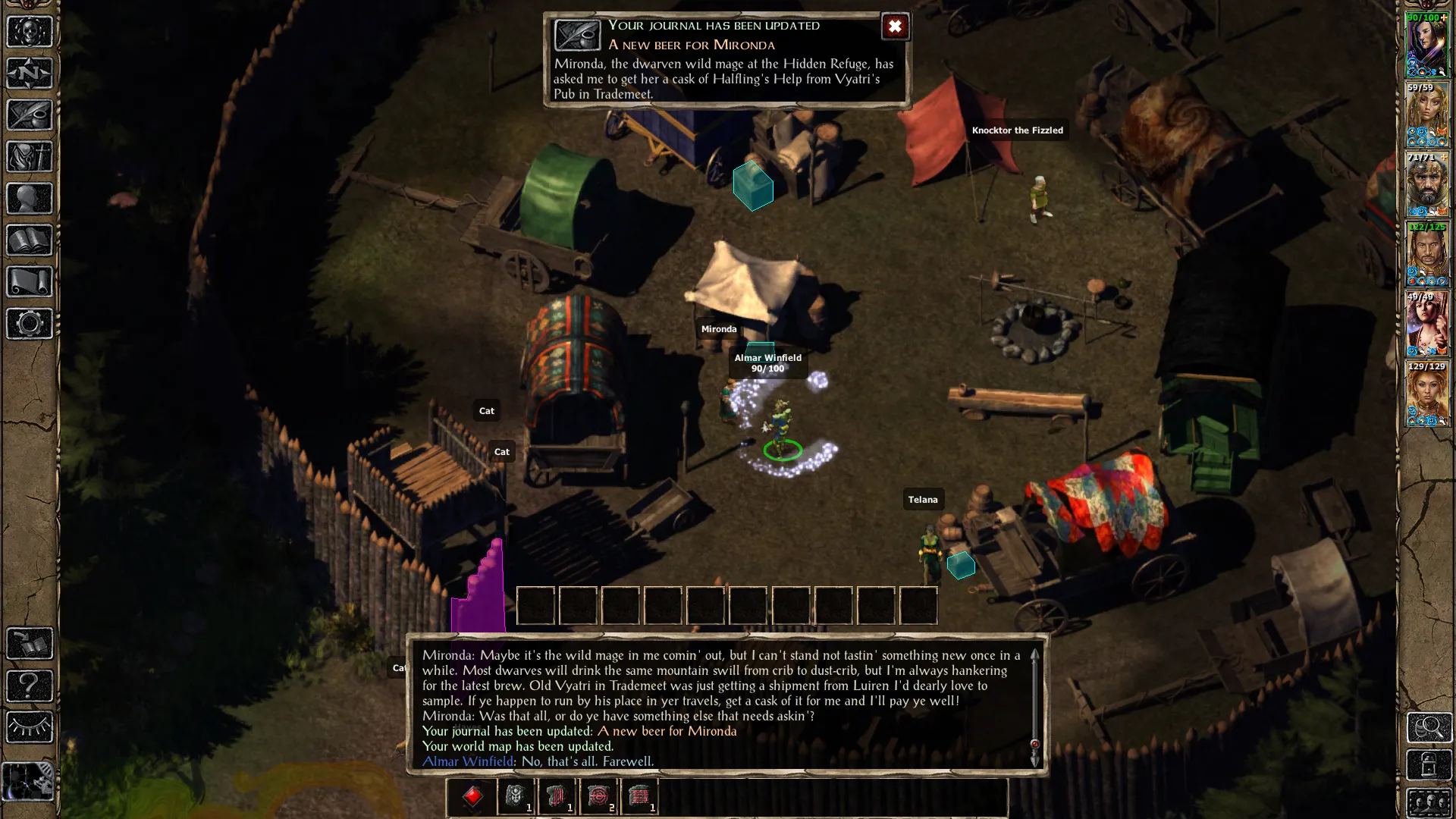The height and width of the screenshot is (819, 1456).
Task: Click the skull button in the sidebar
Action: [x=30, y=32]
